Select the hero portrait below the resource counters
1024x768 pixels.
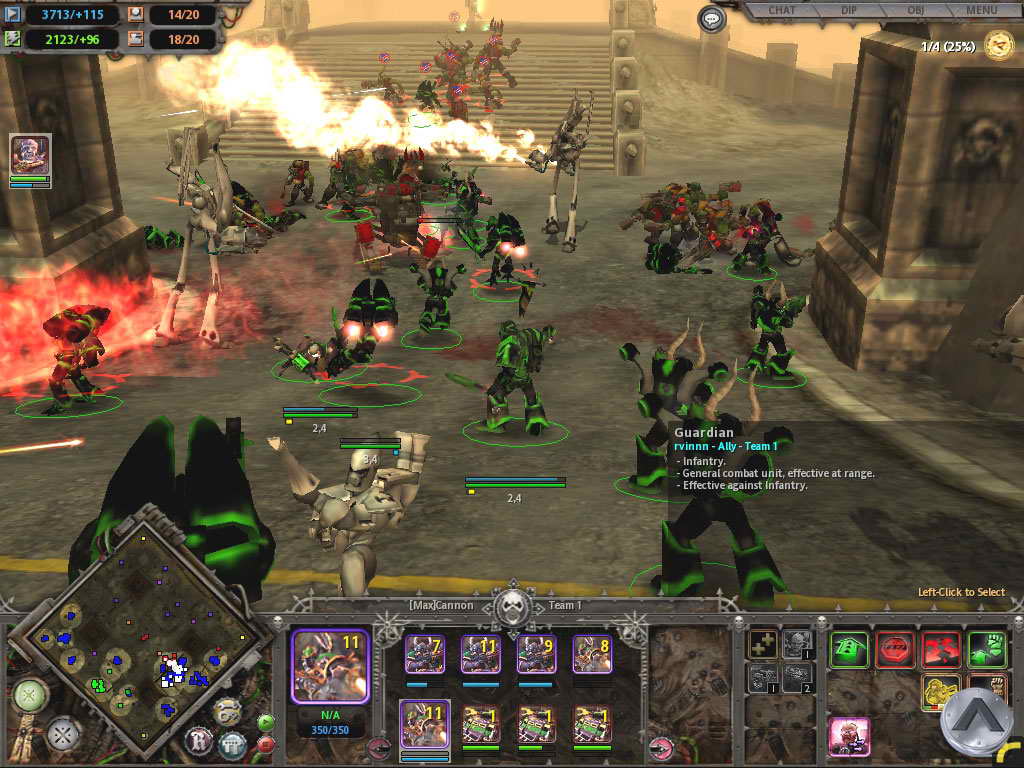pyautogui.click(x=30, y=155)
